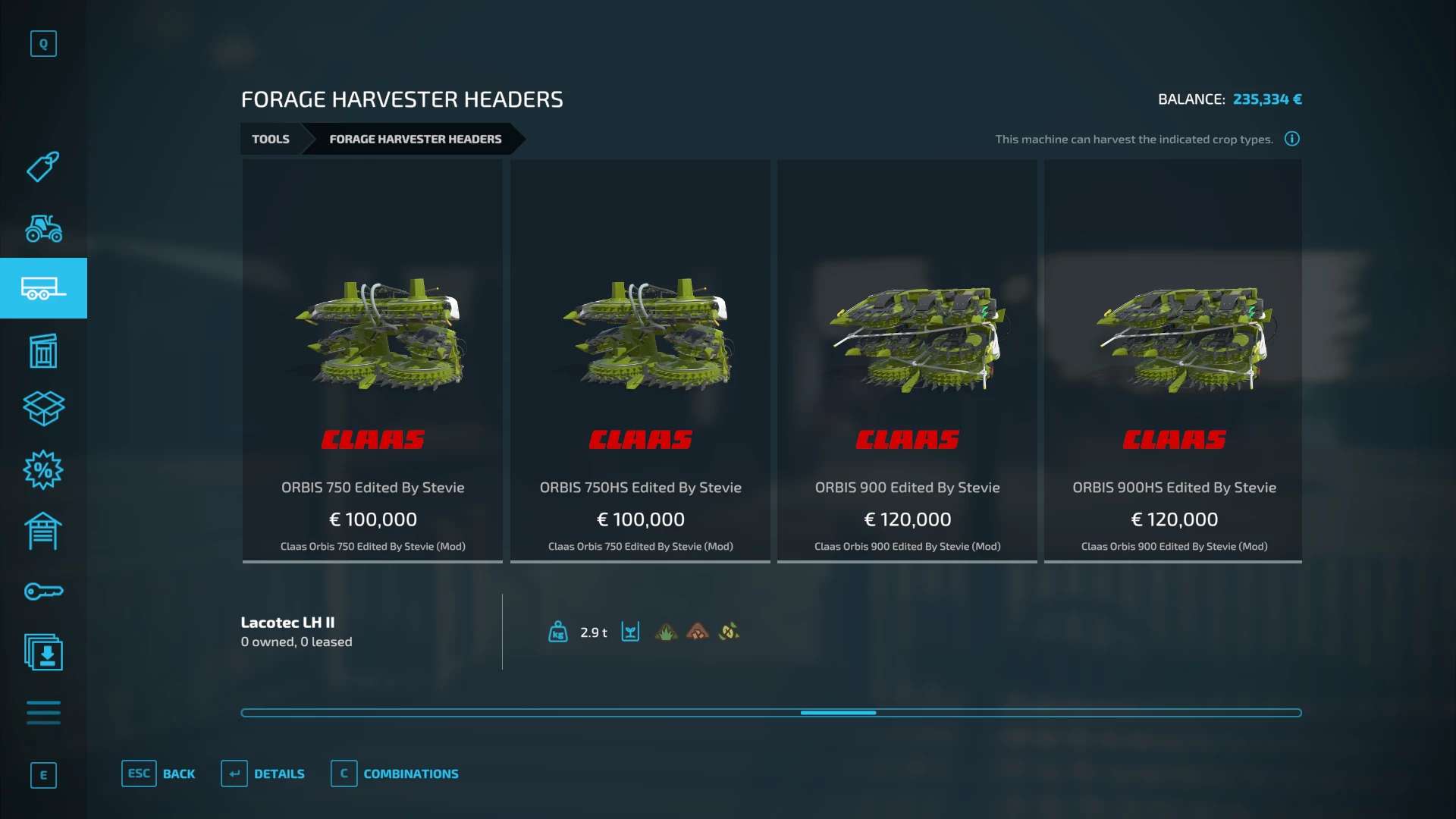This screenshot has width=1456, height=819.
Task: Switch to the tractor vehicles category
Action: pos(43,227)
